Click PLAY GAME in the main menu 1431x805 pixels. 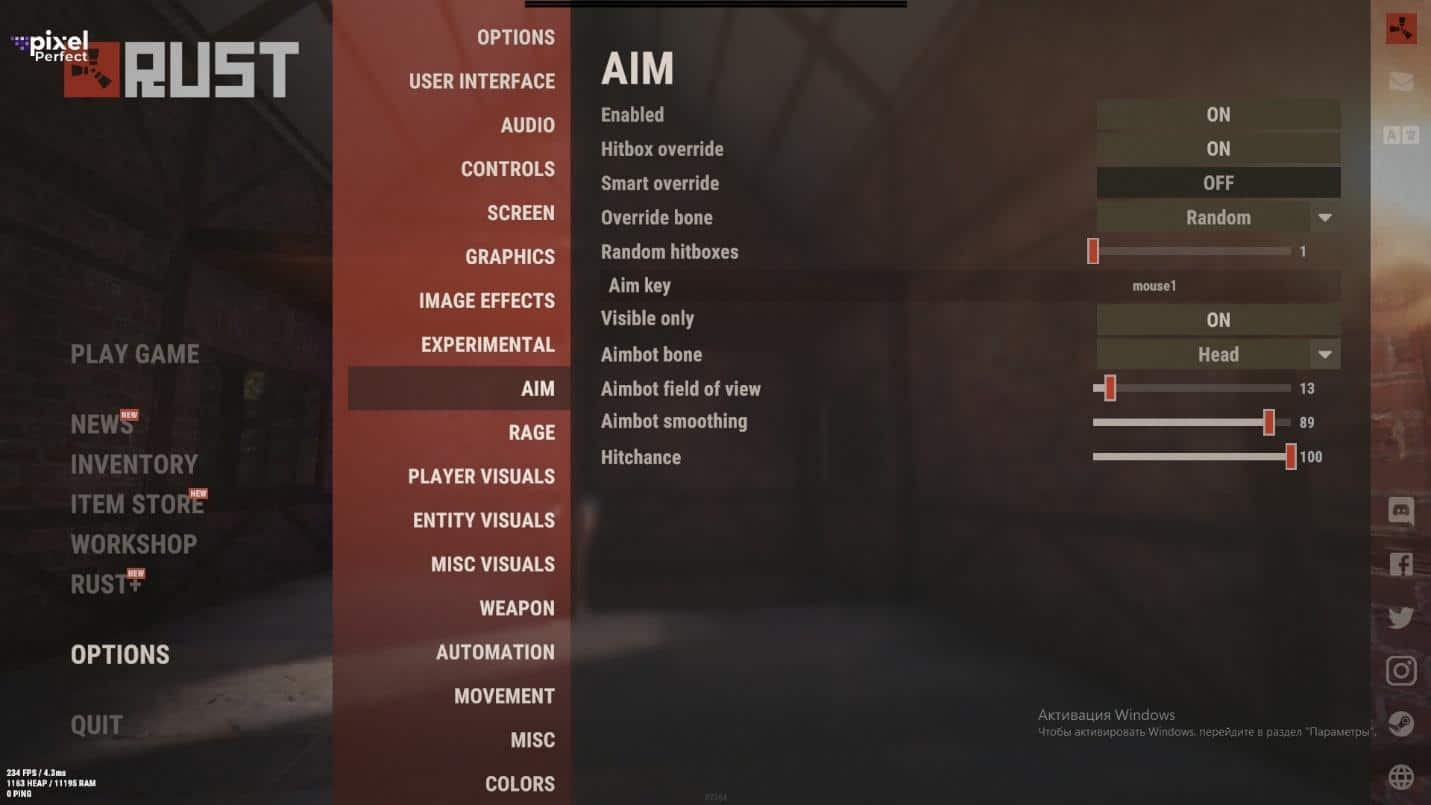tap(134, 354)
